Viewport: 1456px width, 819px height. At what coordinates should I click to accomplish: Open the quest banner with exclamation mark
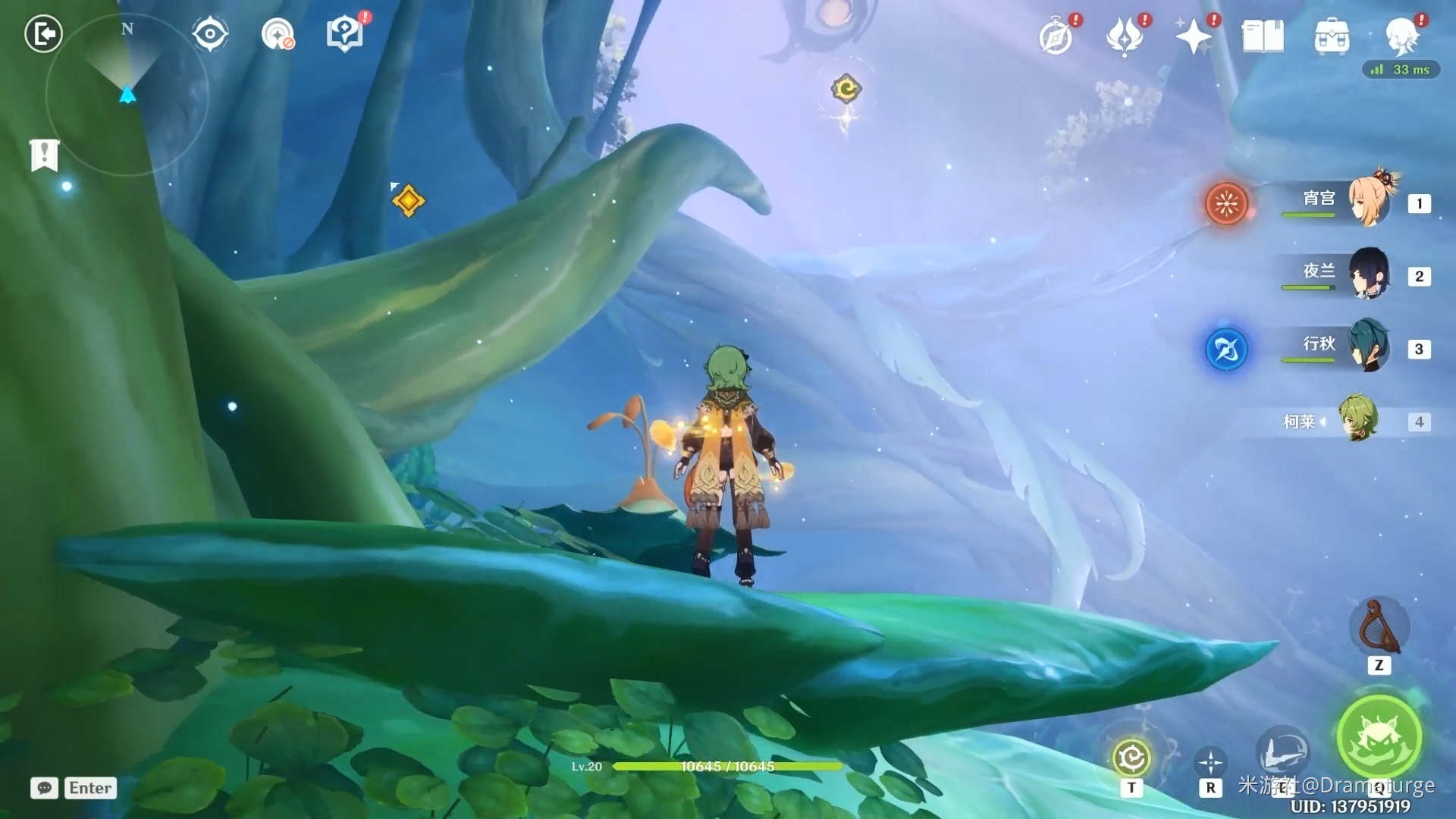coord(44,155)
